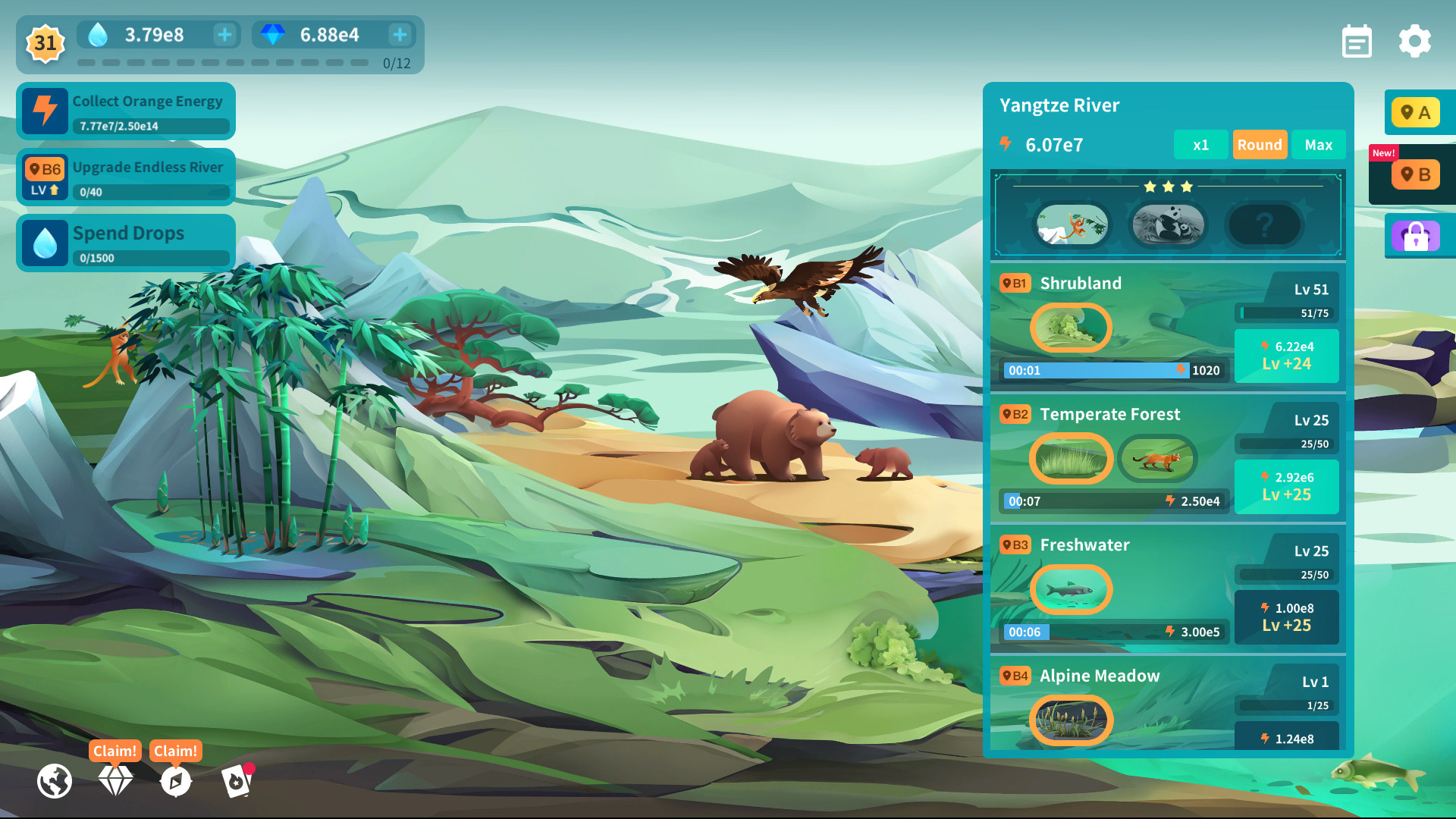This screenshot has height=819, width=1456.
Task: Select the Collect Orange Energy quest icon
Action: tap(45, 111)
